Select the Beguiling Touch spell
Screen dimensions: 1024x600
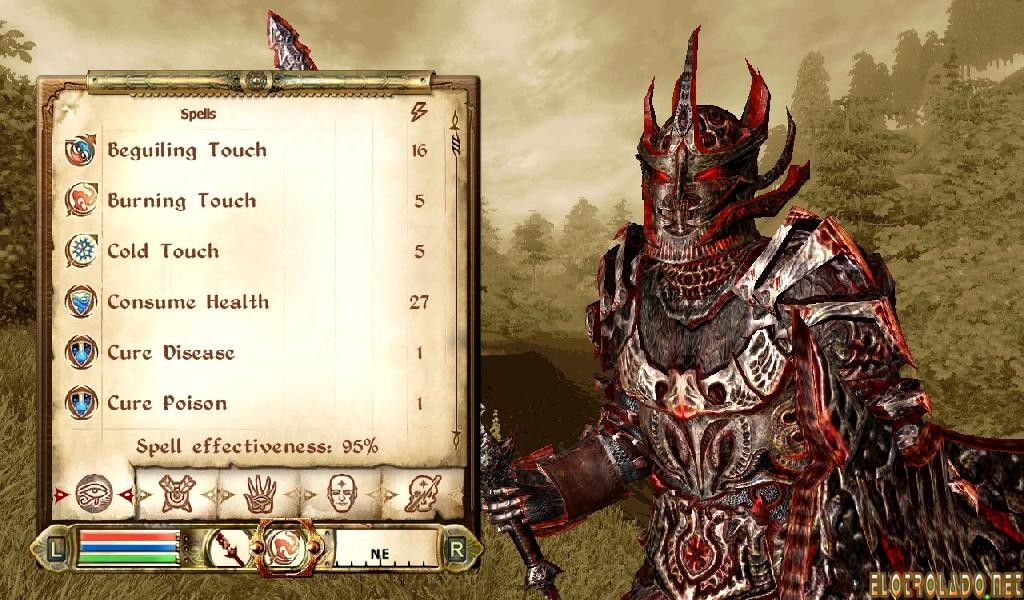(187, 151)
